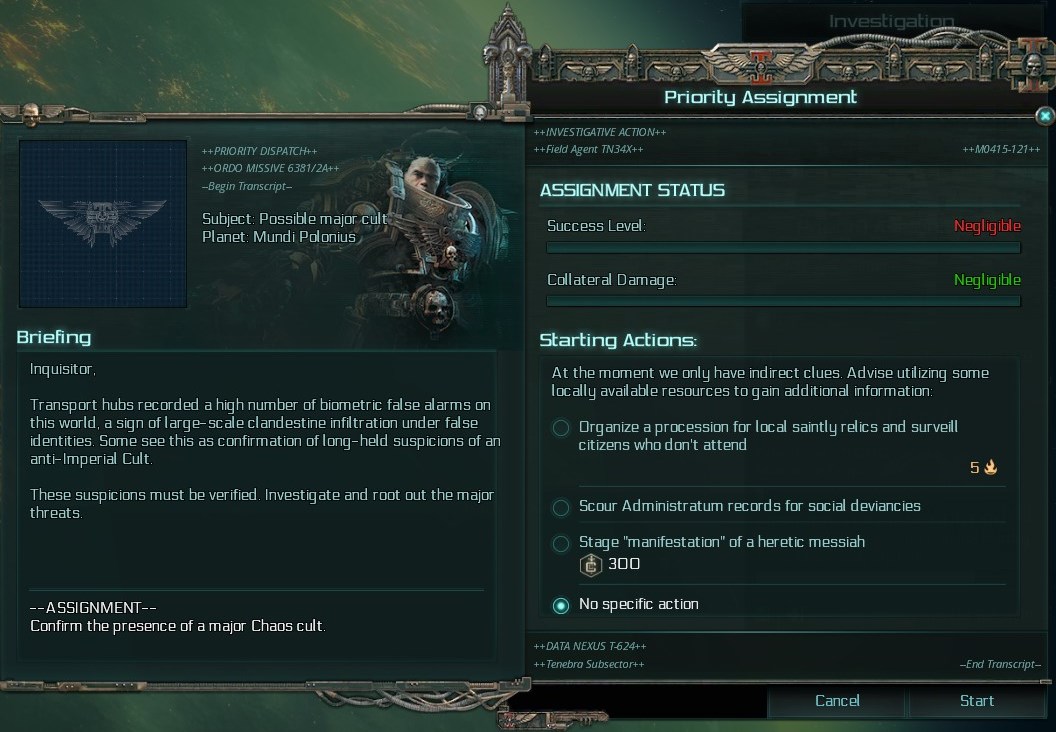Choose Scour Administratum records option
The image size is (1056, 732).
561,507
